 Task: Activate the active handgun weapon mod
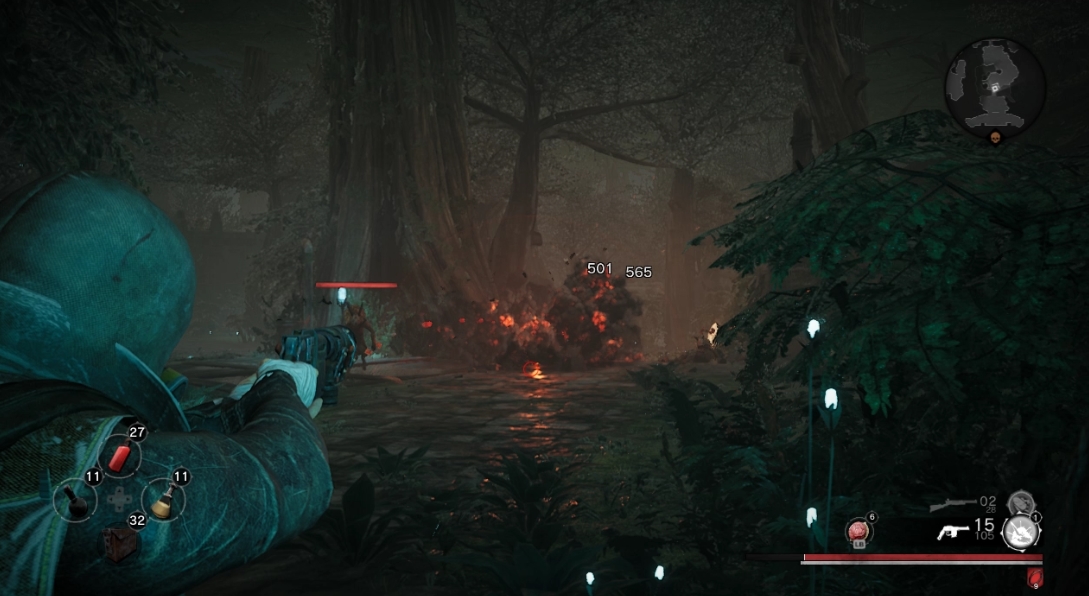[1019, 531]
